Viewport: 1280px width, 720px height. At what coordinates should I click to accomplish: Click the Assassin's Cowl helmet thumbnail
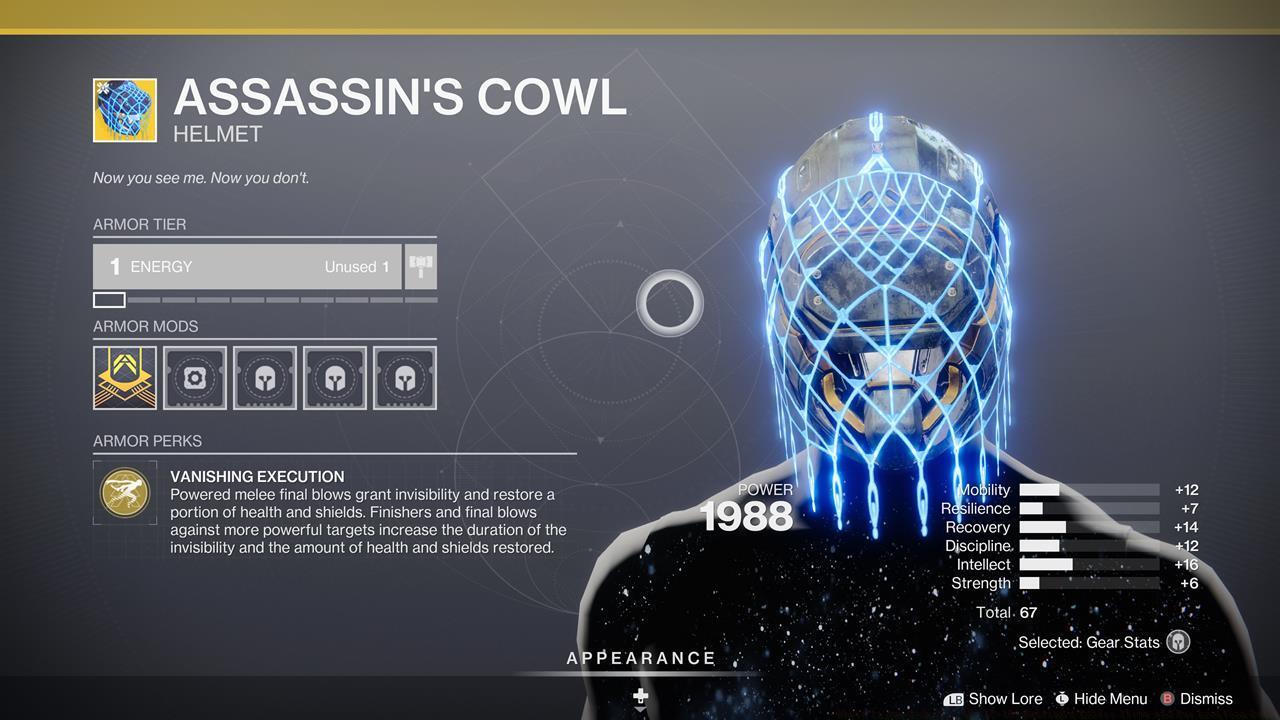click(x=124, y=111)
